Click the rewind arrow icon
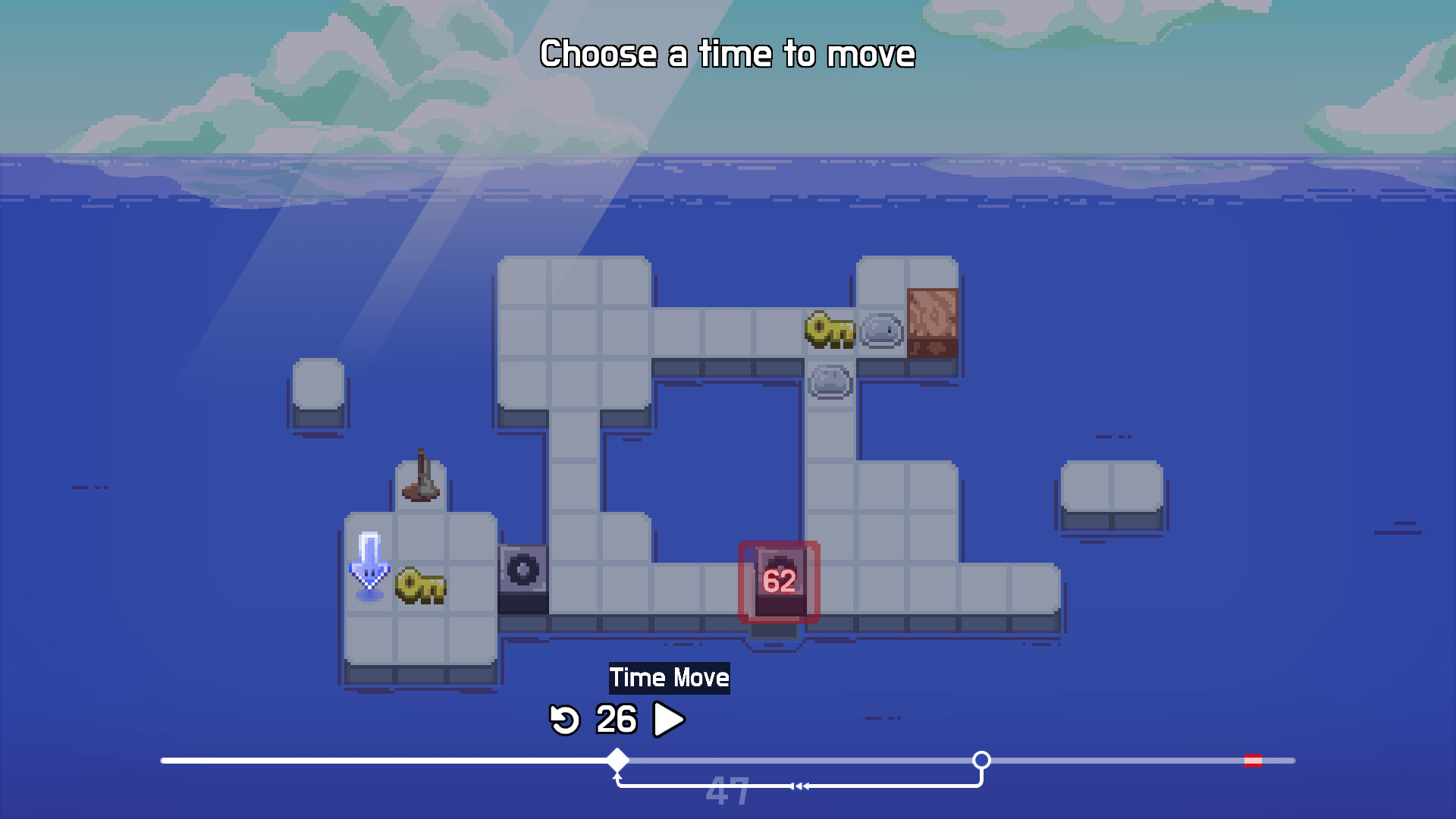Viewport: 1456px width, 819px height. point(565,719)
